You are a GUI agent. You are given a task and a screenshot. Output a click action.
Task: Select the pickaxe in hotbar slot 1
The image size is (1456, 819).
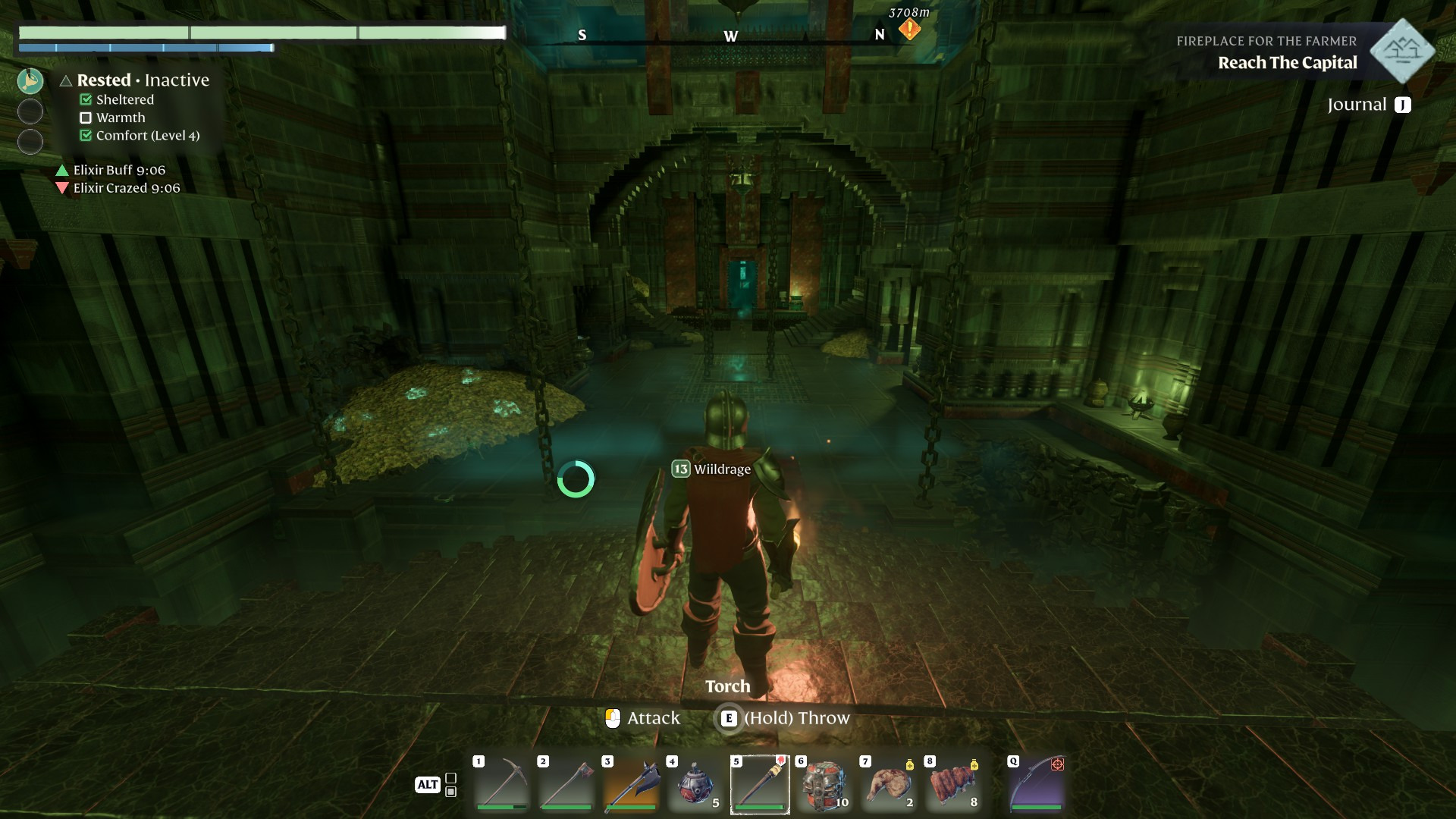(x=502, y=784)
